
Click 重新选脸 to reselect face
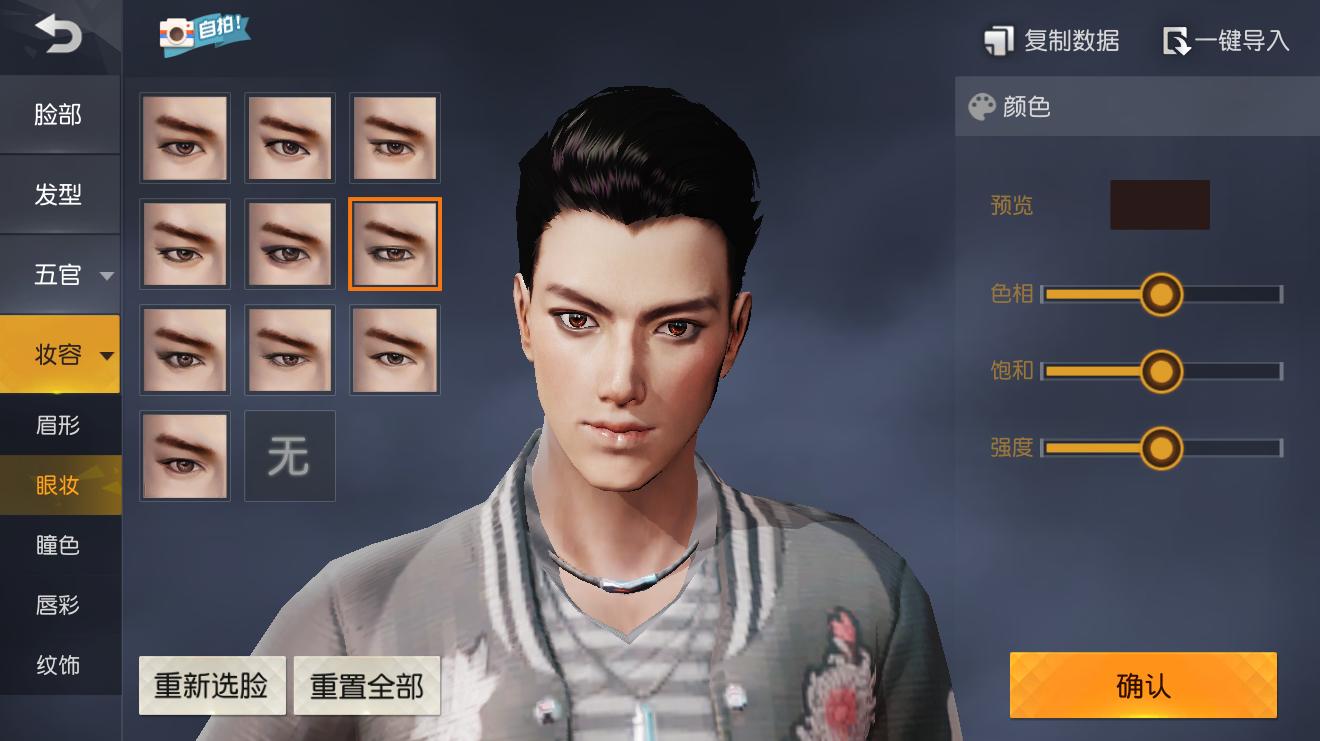(x=212, y=686)
